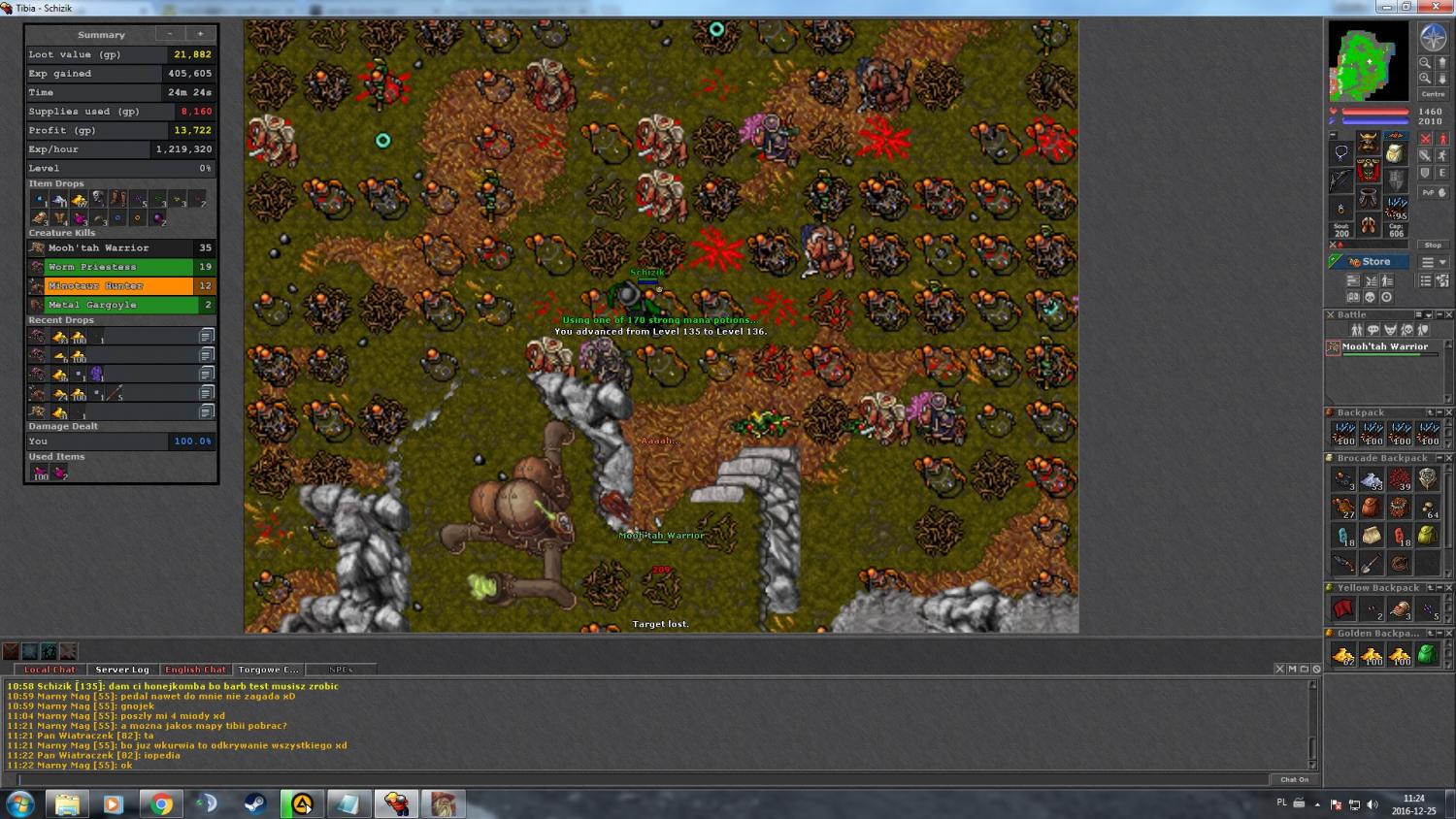Viewport: 1456px width, 819px height.
Task: Open the Store button
Action: [x=1369, y=262]
